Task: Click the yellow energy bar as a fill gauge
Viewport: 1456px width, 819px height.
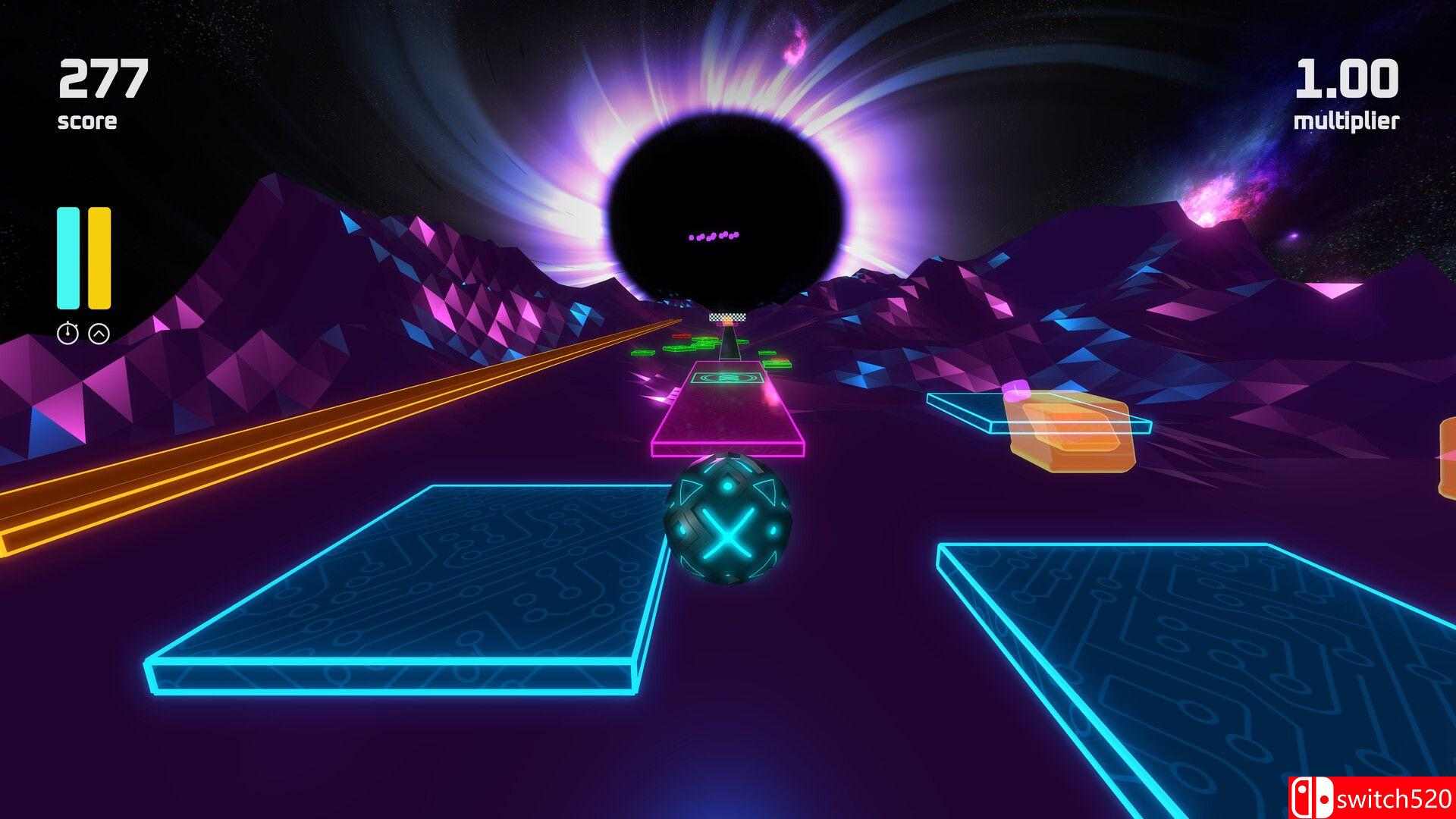Action: click(x=99, y=258)
